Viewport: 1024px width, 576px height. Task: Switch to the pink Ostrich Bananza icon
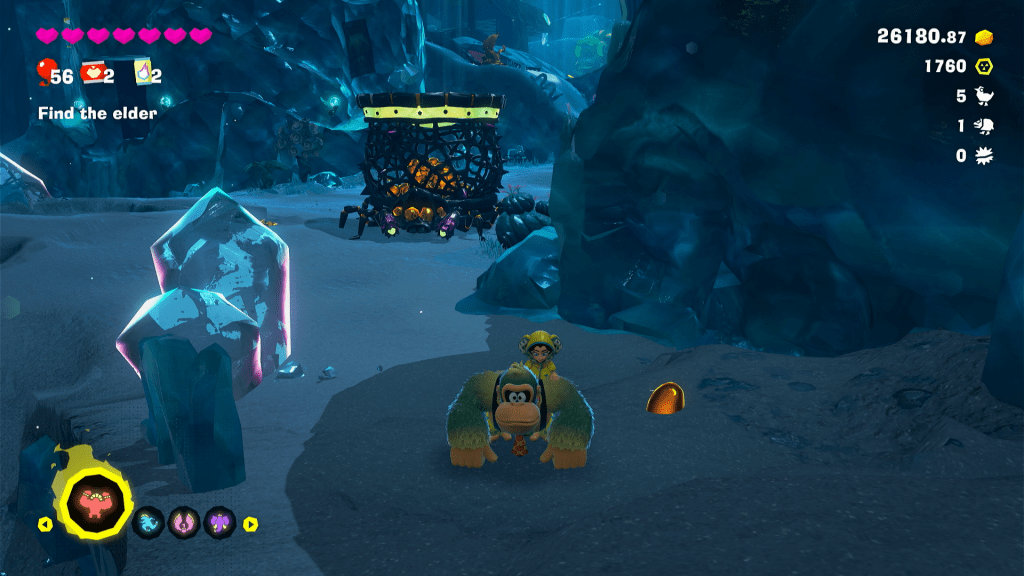[x=184, y=522]
